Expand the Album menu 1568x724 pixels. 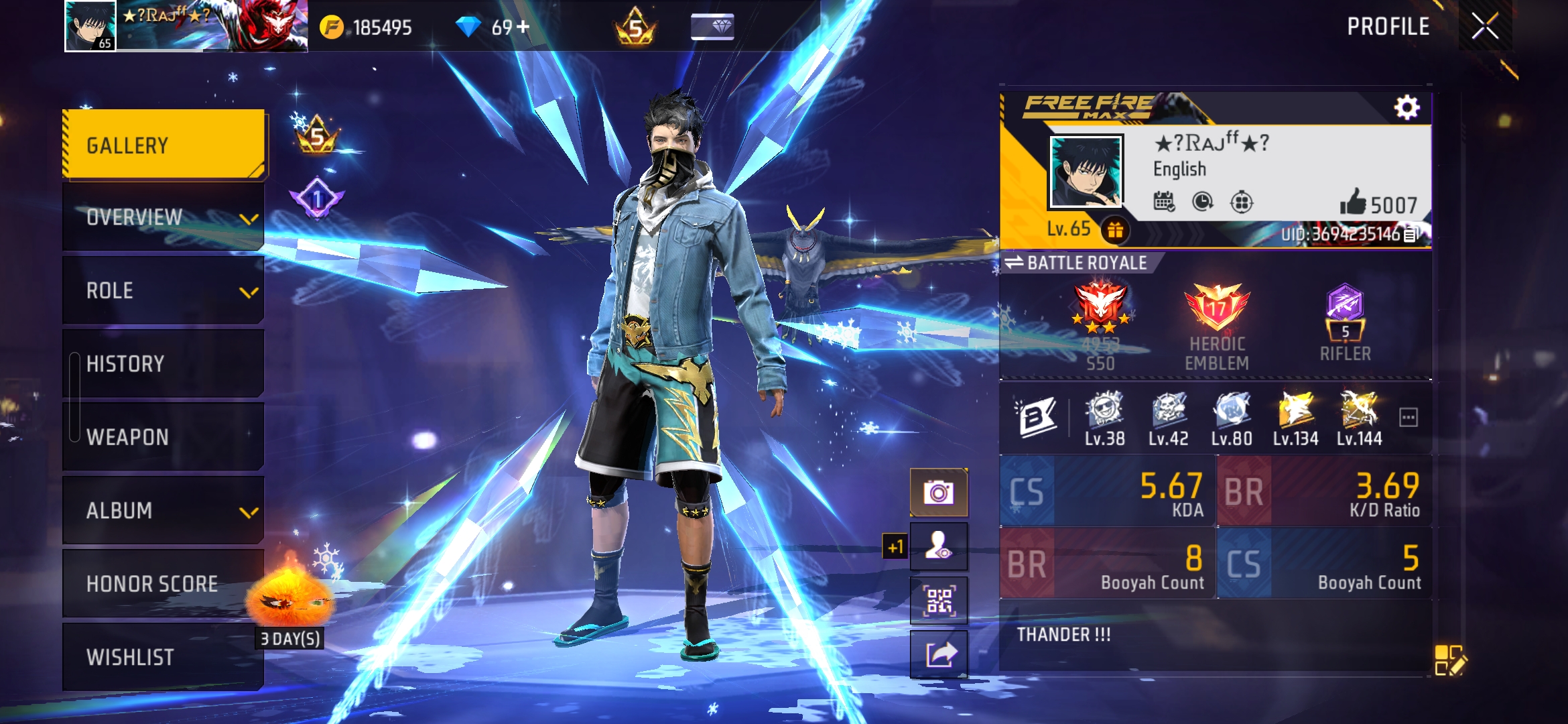(164, 511)
